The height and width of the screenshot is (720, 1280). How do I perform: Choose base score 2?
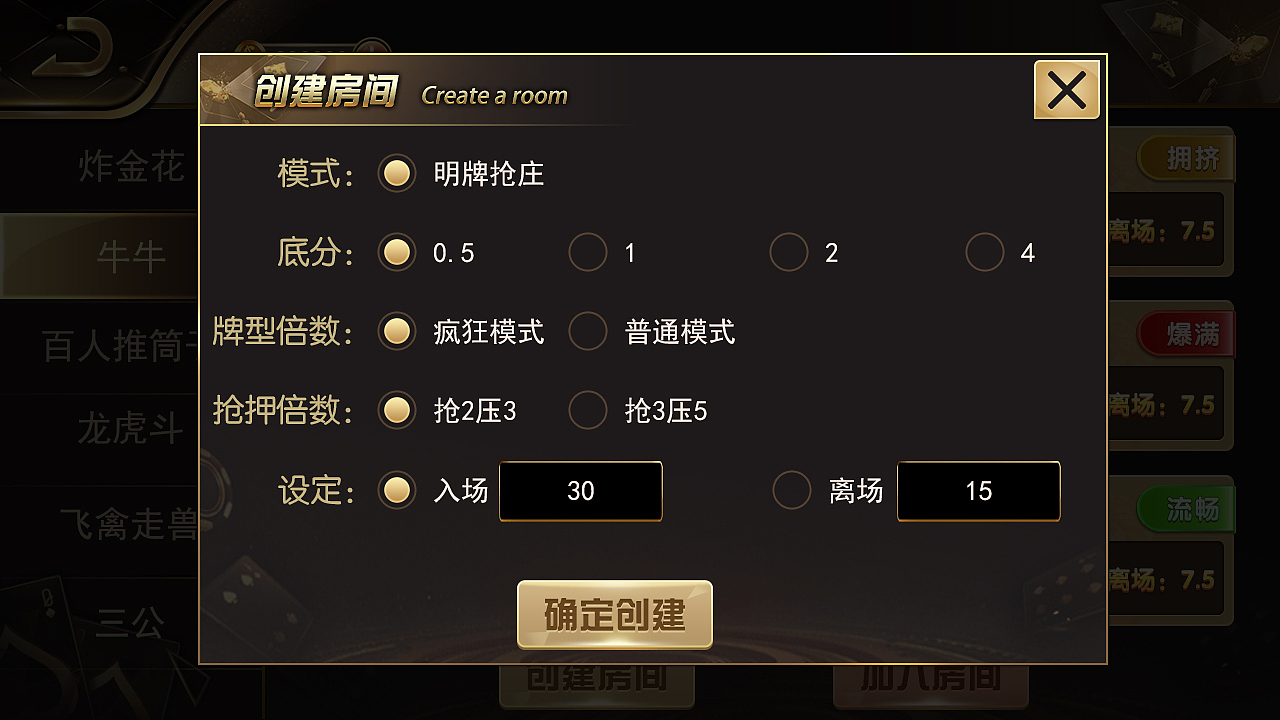coord(789,253)
